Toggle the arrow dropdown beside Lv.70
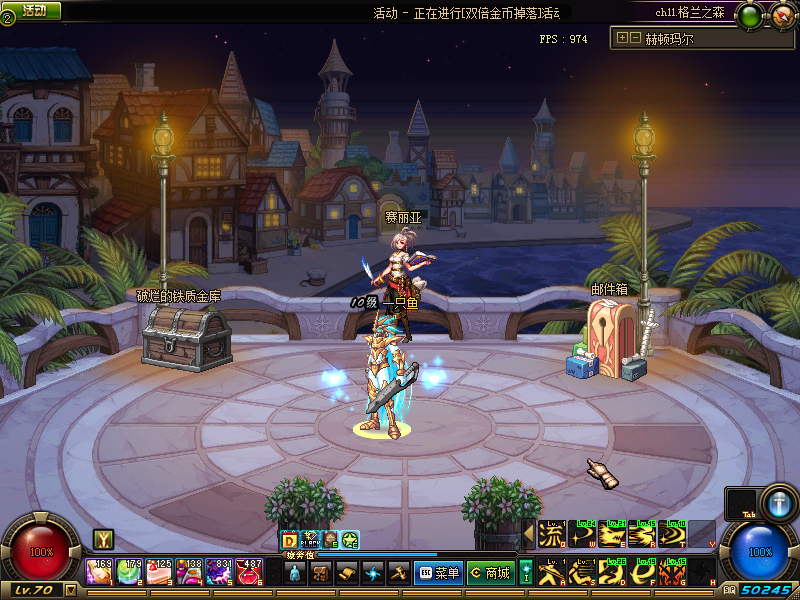The width and height of the screenshot is (800, 600). tap(70, 591)
